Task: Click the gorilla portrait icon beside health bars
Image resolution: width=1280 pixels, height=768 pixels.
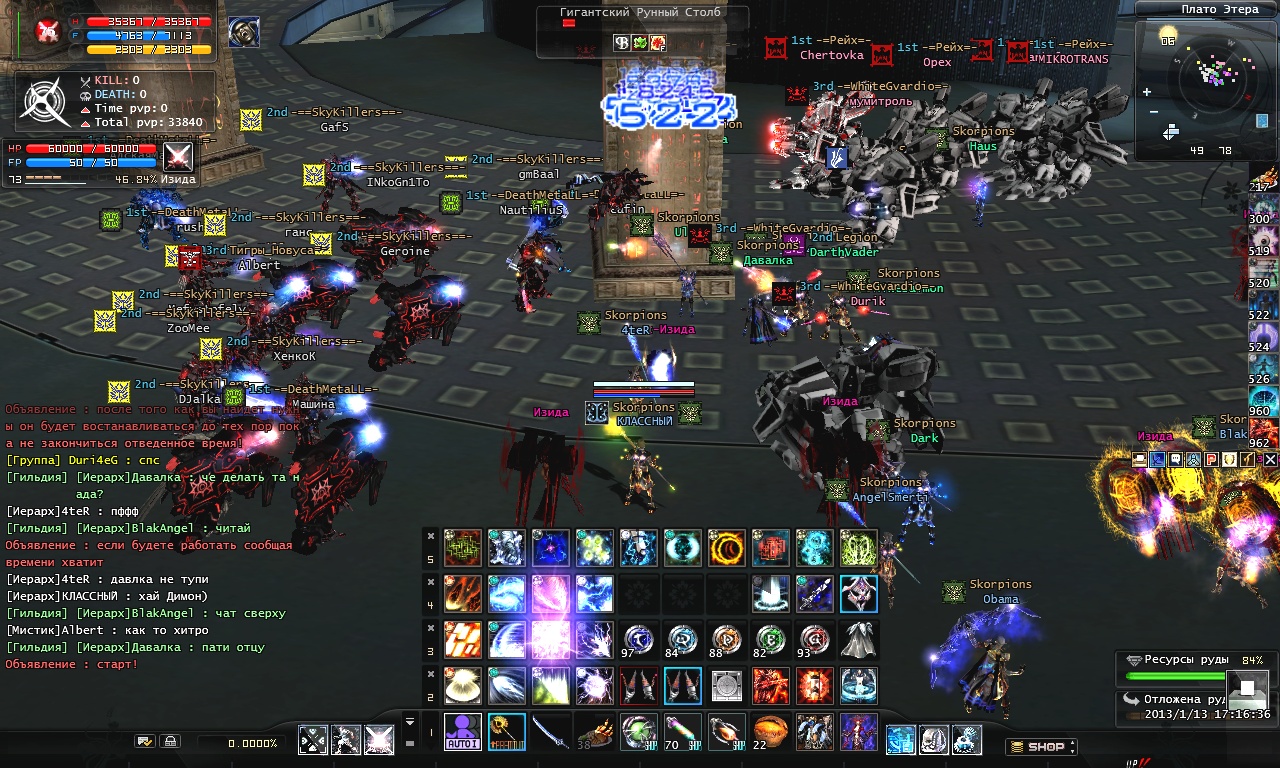Action: point(243,33)
